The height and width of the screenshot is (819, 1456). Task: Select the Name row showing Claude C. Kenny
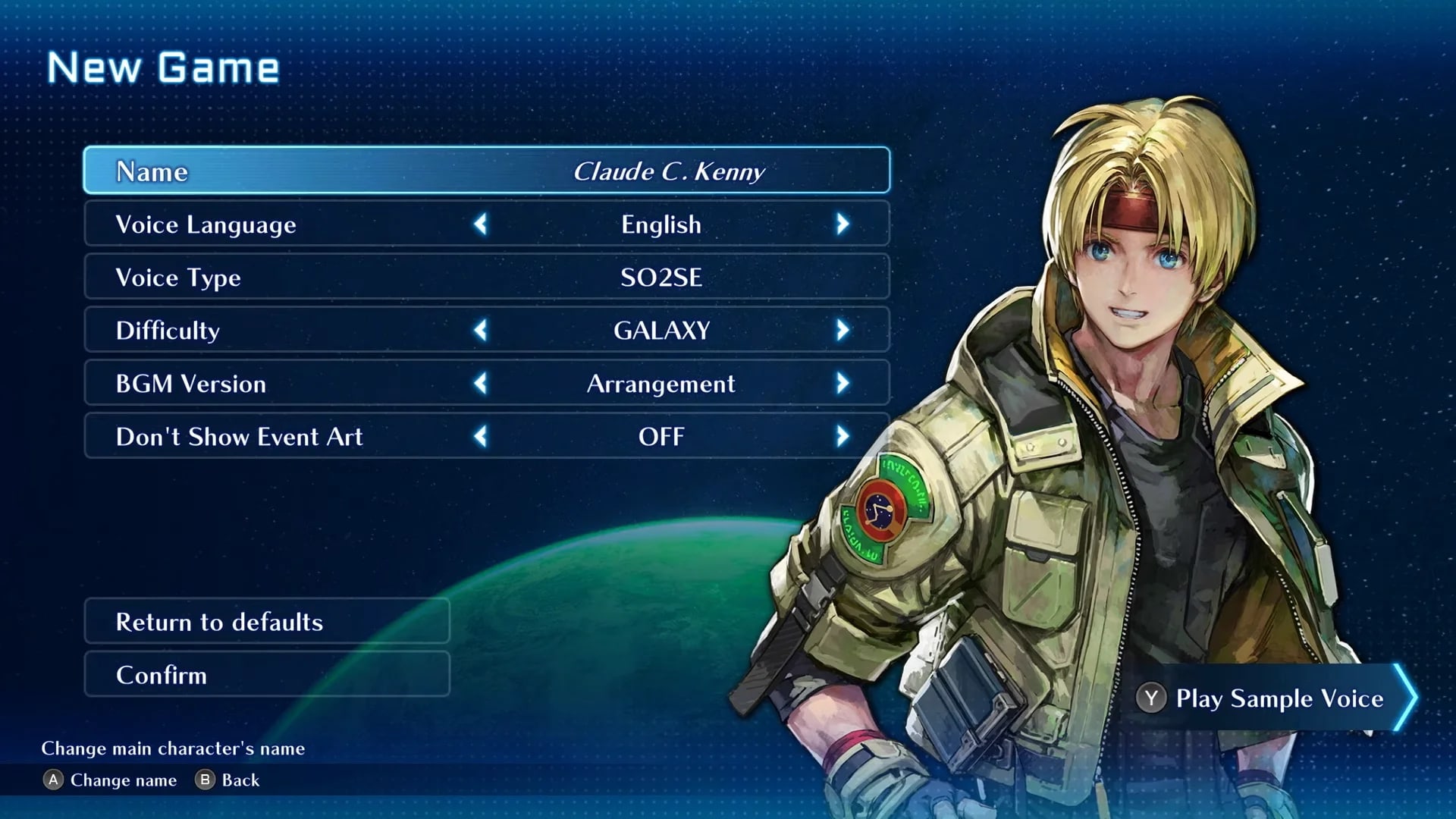click(485, 171)
